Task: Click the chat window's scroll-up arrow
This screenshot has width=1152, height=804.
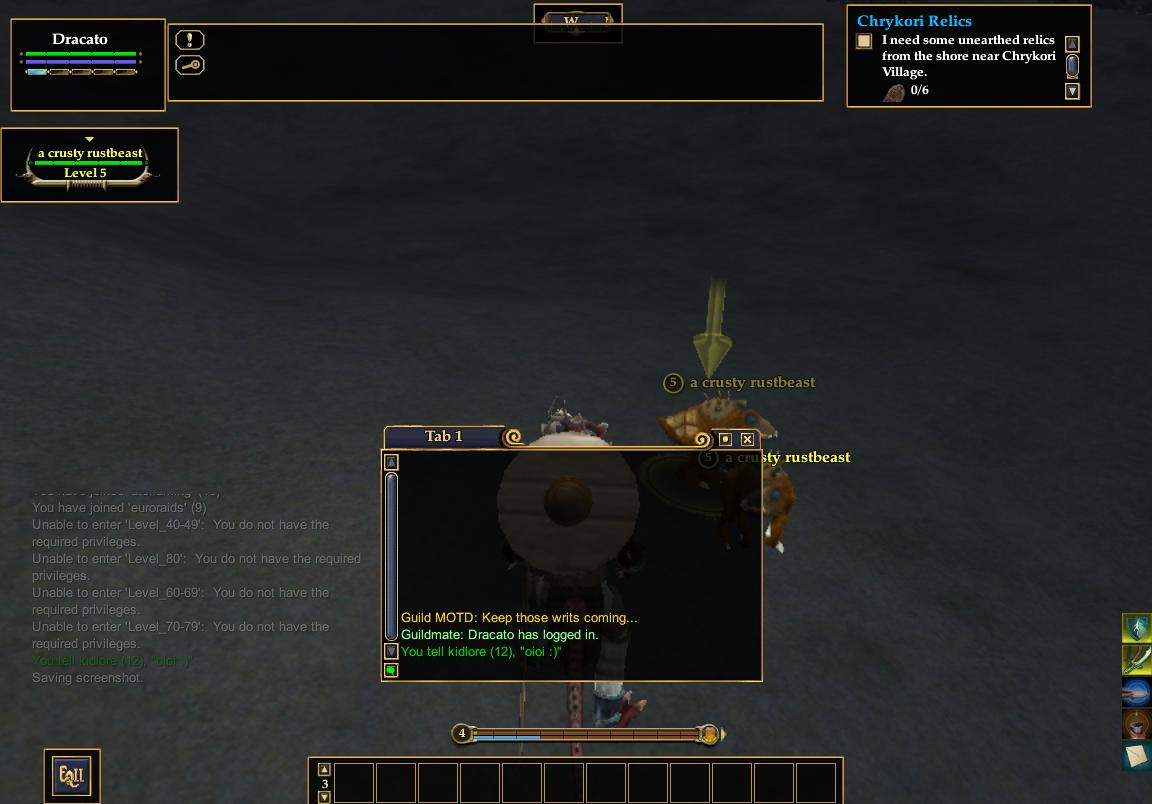Action: (391, 462)
